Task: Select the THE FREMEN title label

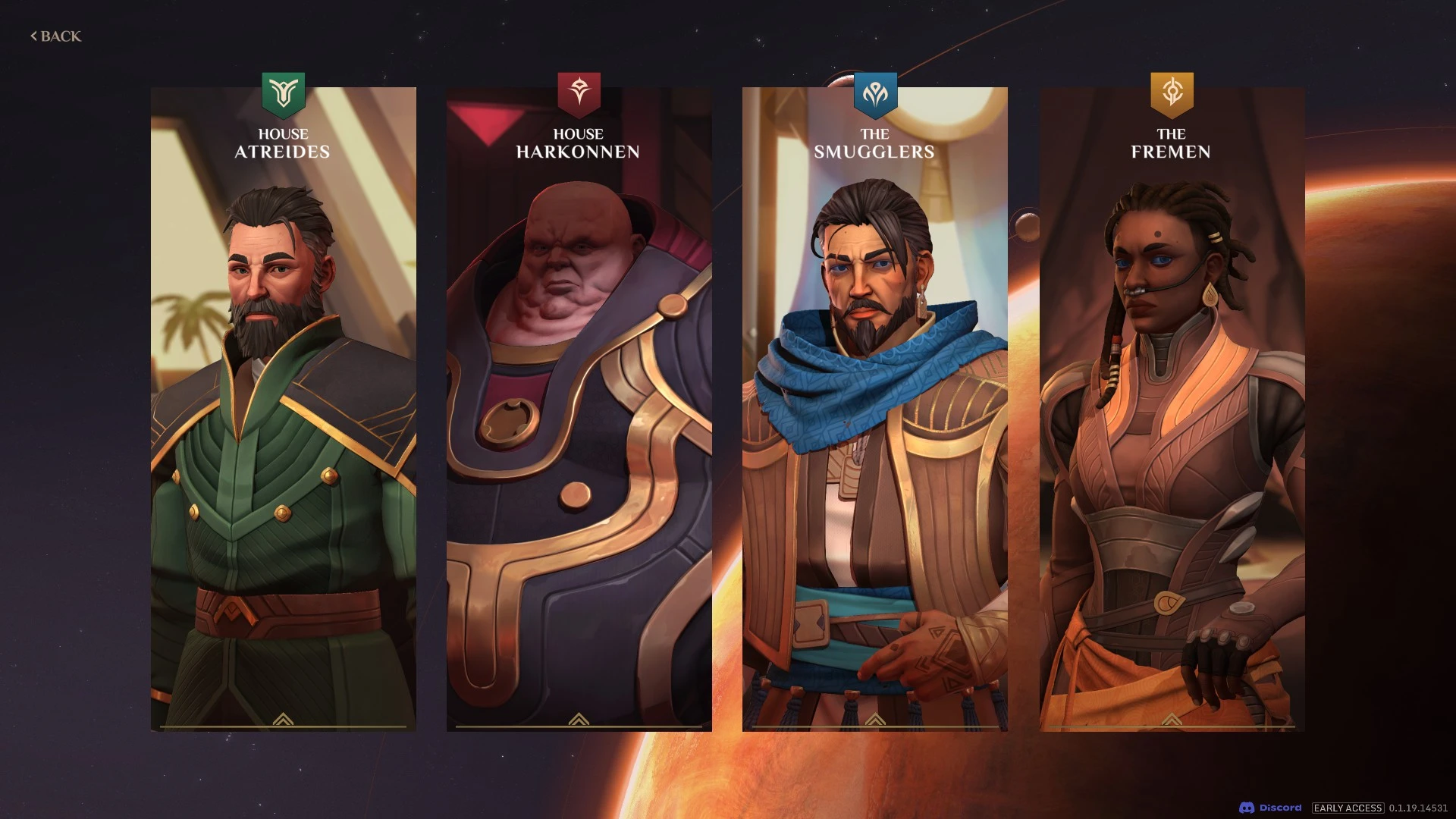Action: click(x=1172, y=143)
